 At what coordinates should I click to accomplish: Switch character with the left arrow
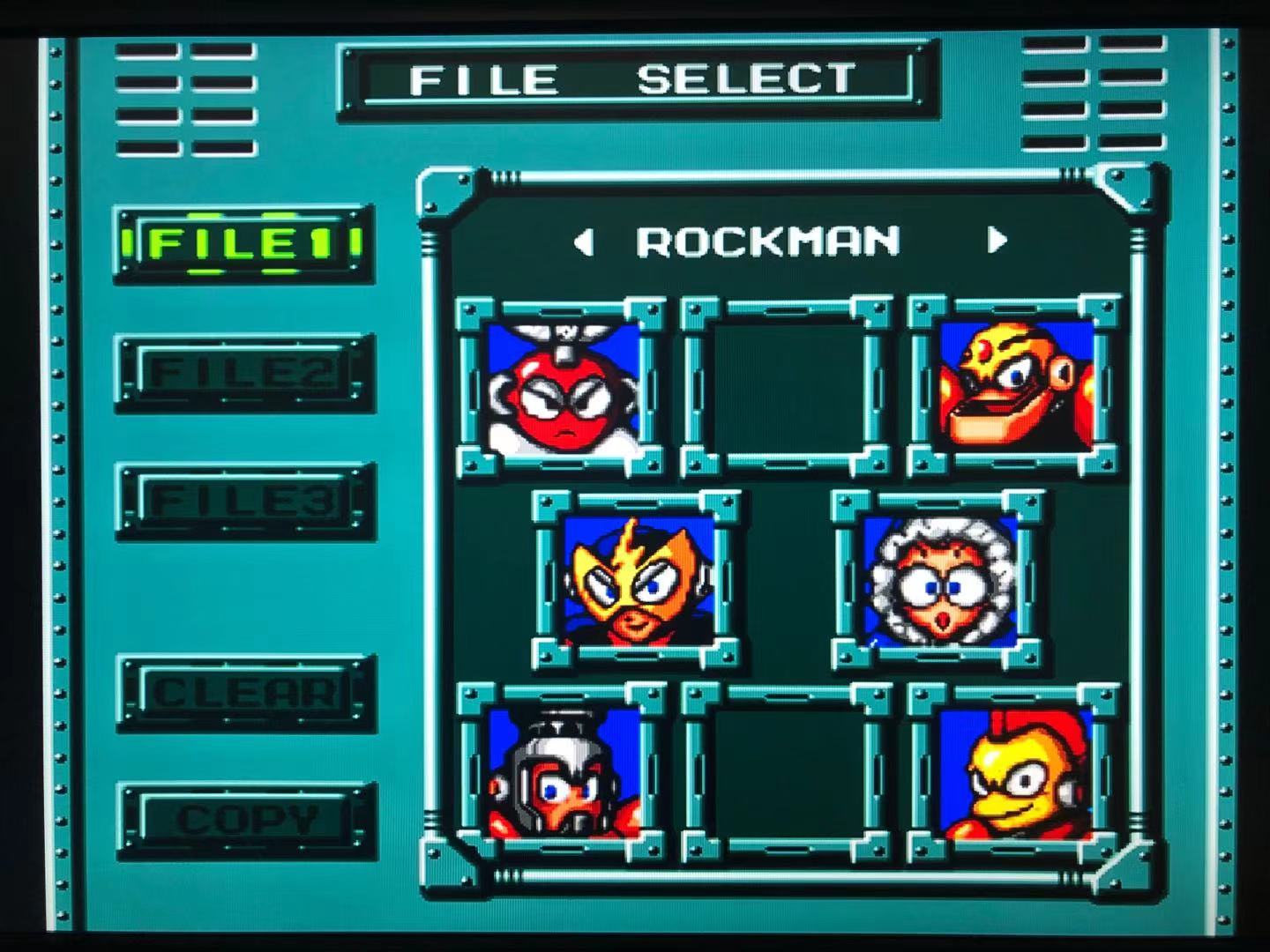[583, 242]
